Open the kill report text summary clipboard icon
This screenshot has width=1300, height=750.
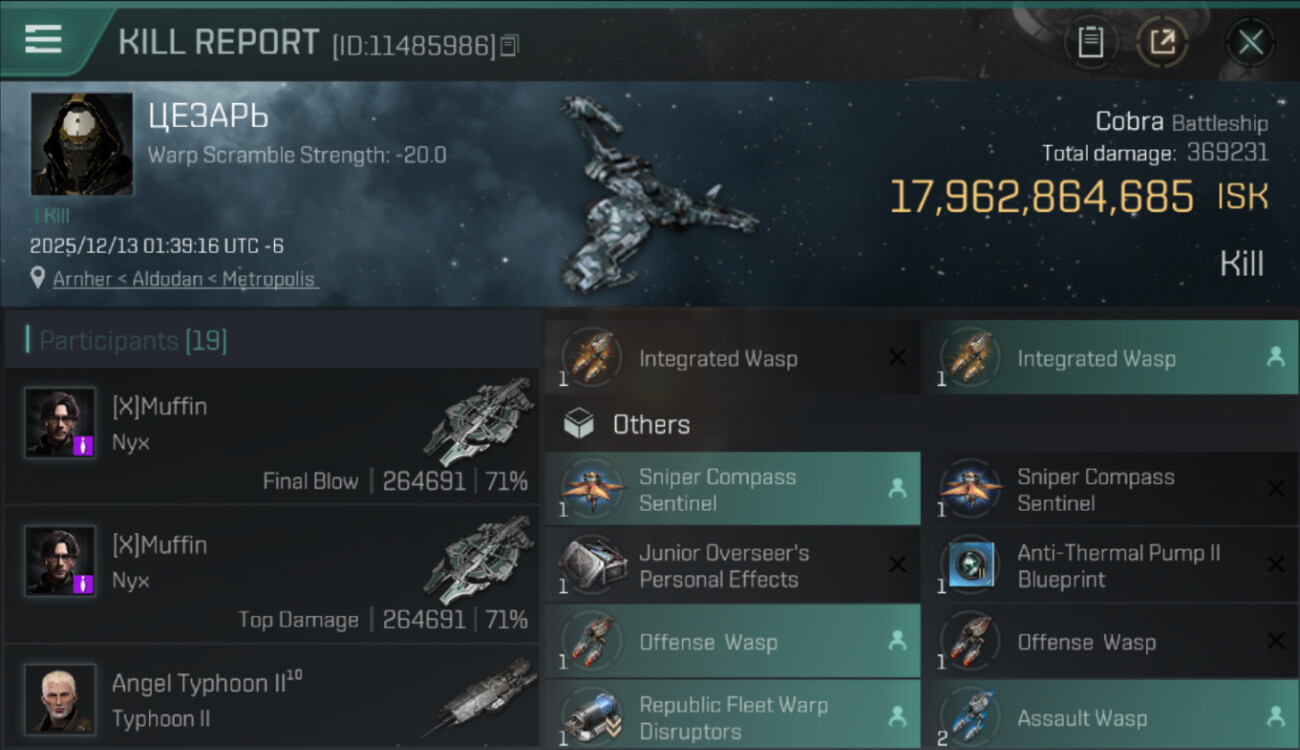coord(1091,42)
